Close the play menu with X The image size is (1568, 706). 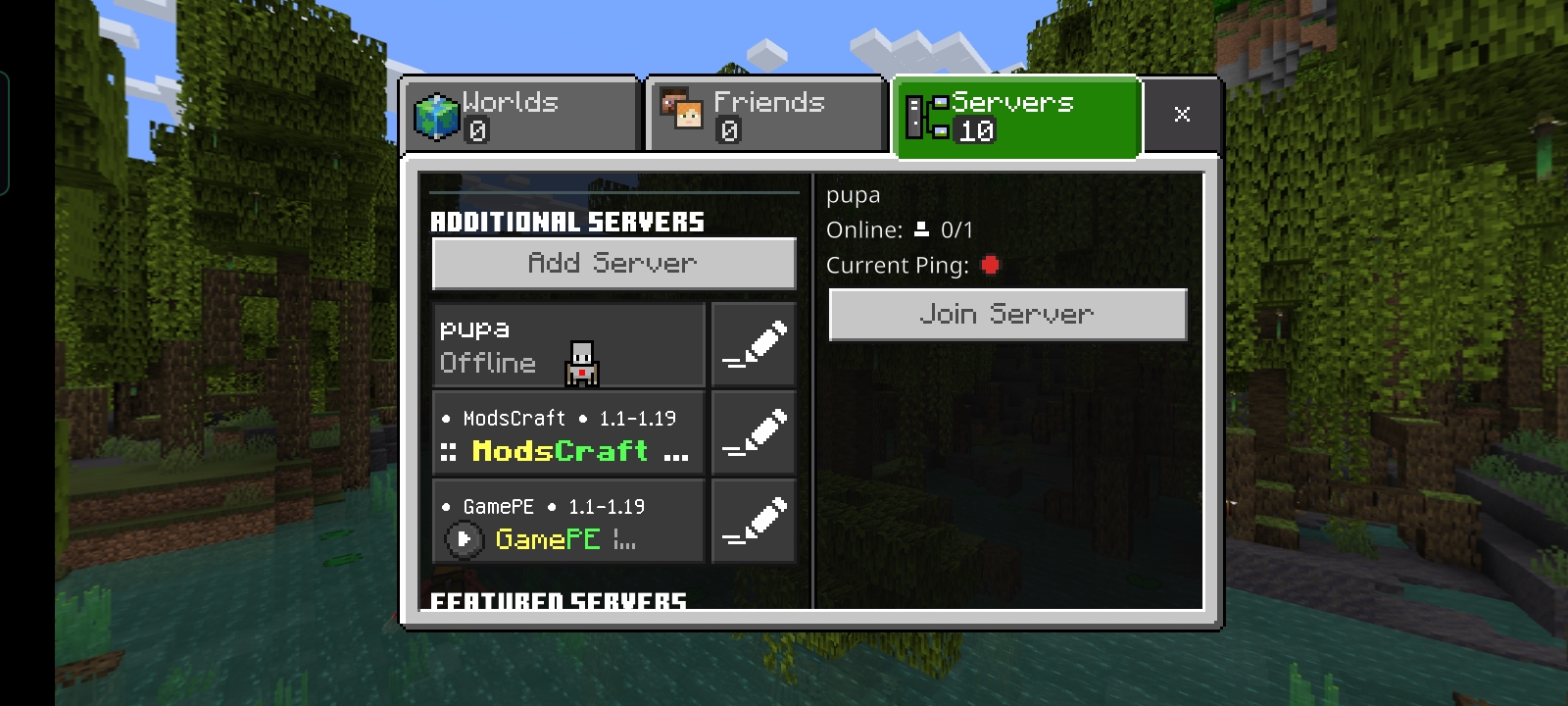1182,115
